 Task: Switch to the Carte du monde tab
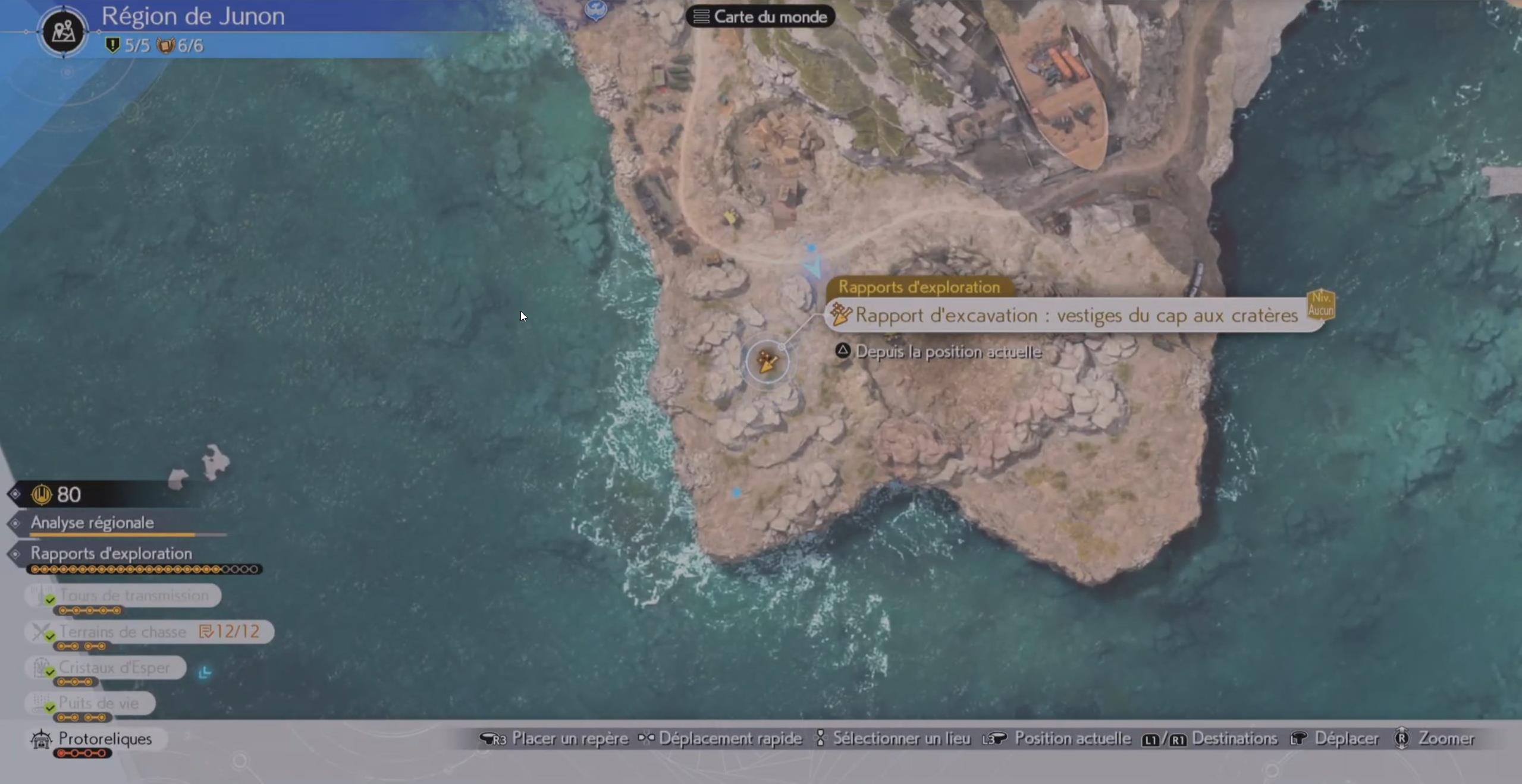point(760,16)
